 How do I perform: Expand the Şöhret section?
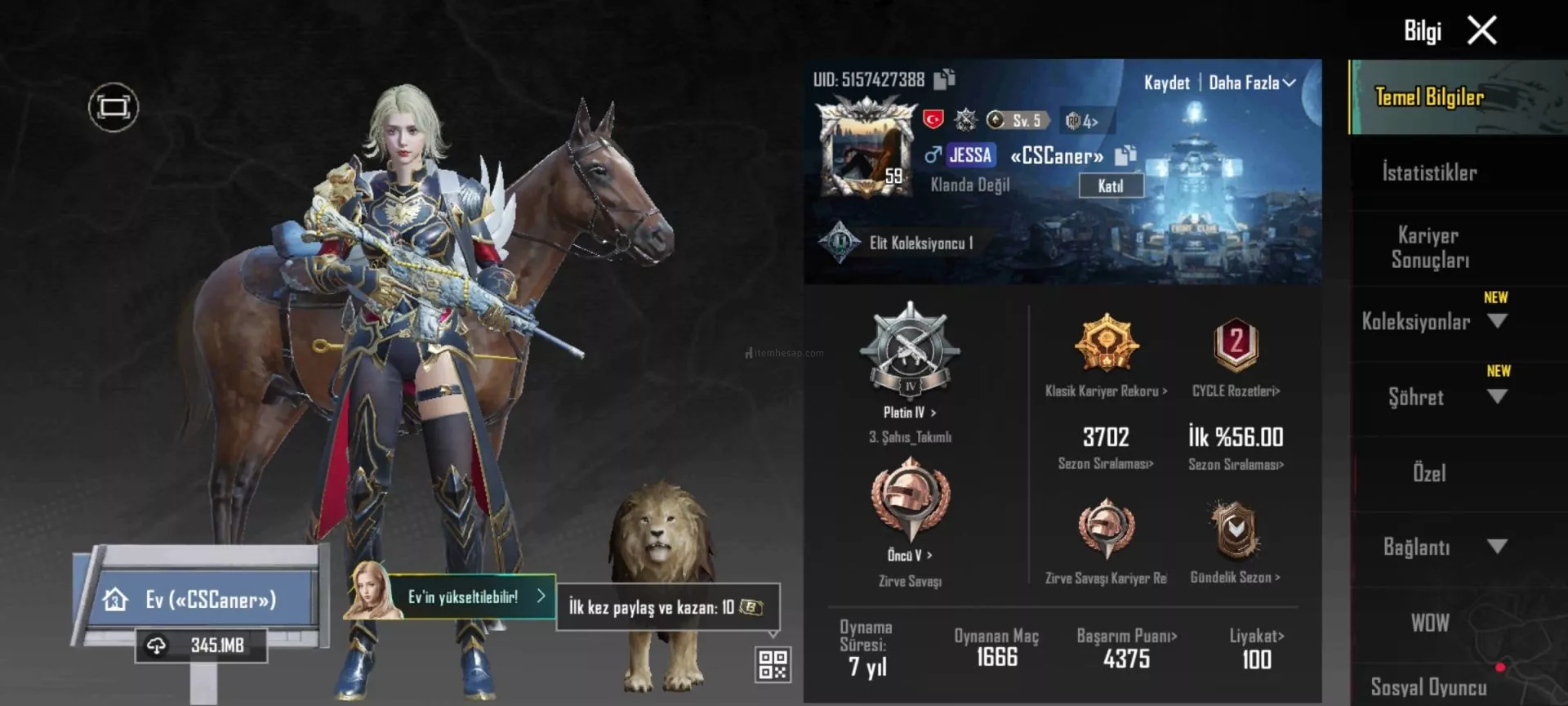[1496, 397]
